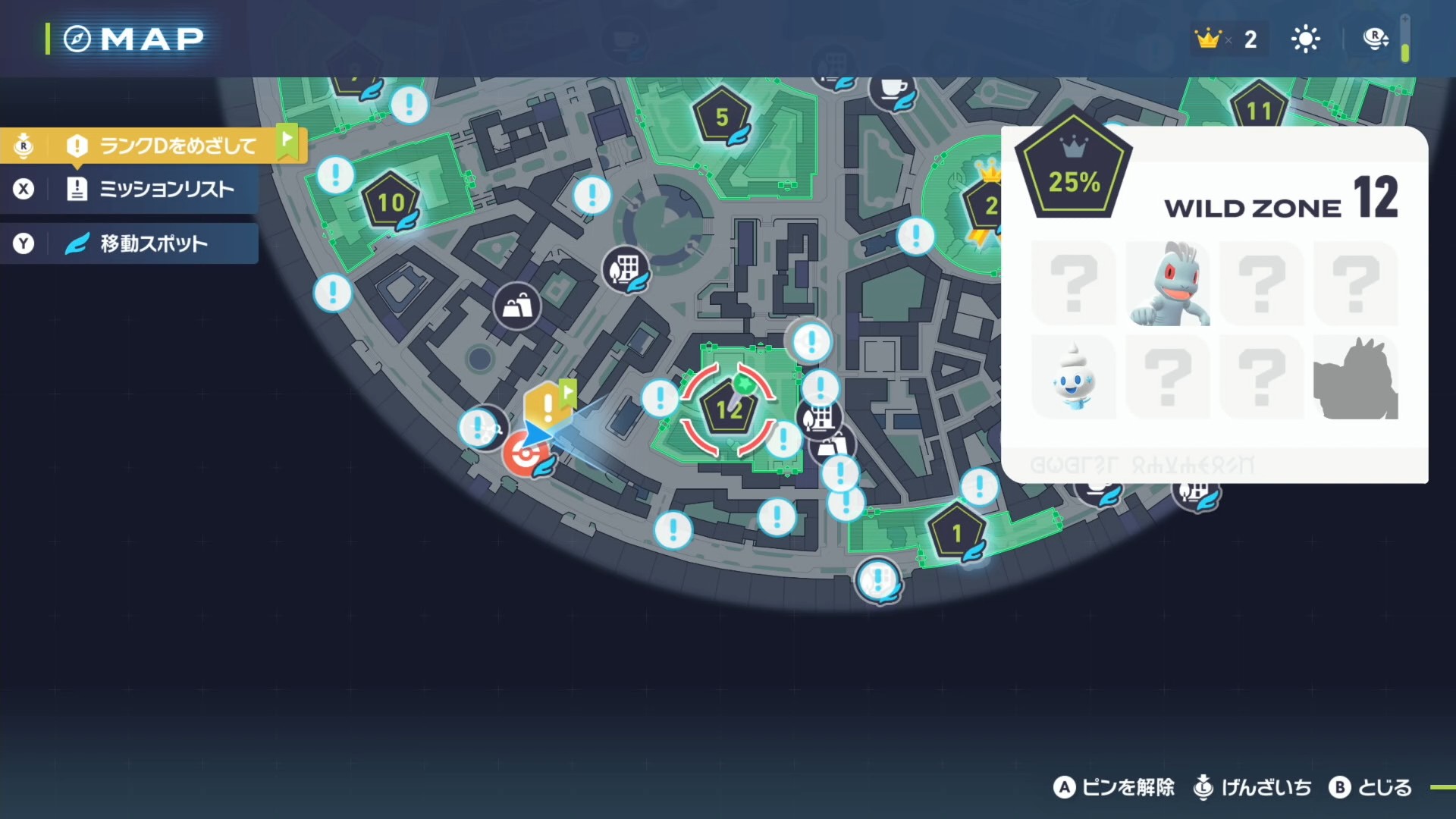The height and width of the screenshot is (819, 1456).
Task: Open the ミッションリスト mission list
Action: tap(152, 189)
